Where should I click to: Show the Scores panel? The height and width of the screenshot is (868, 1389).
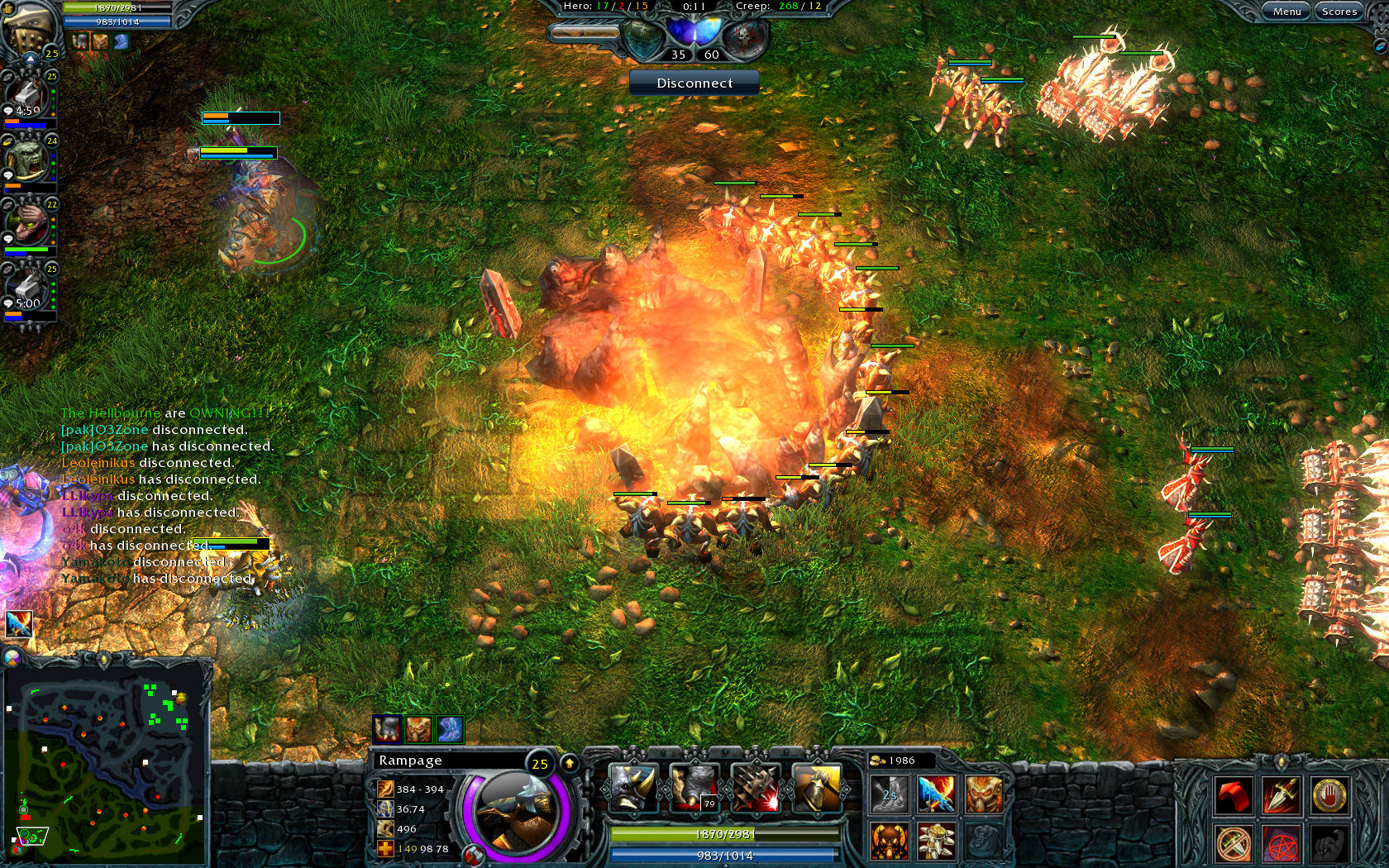coord(1339,12)
